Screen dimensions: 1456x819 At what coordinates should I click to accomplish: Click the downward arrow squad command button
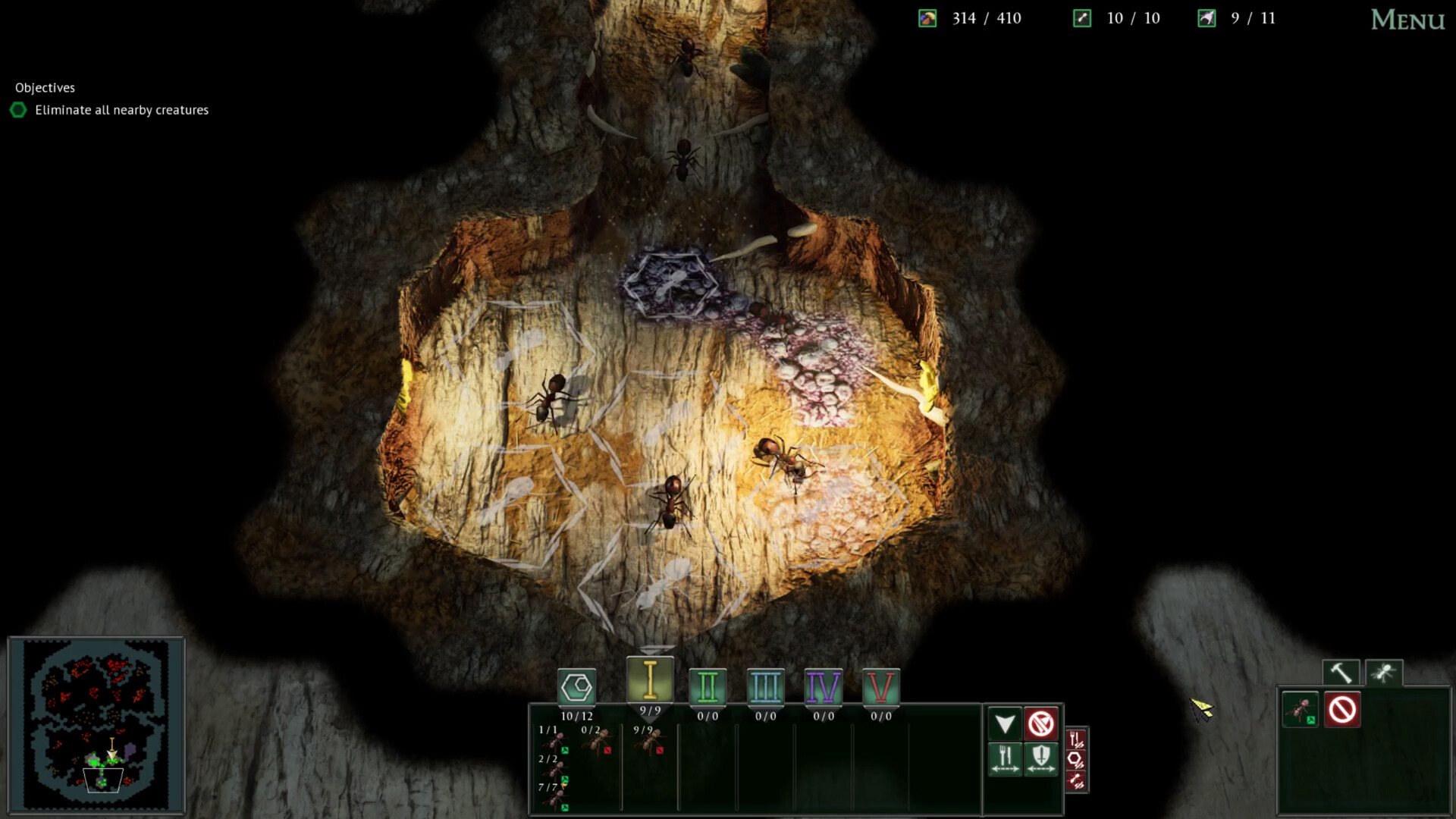1004,723
